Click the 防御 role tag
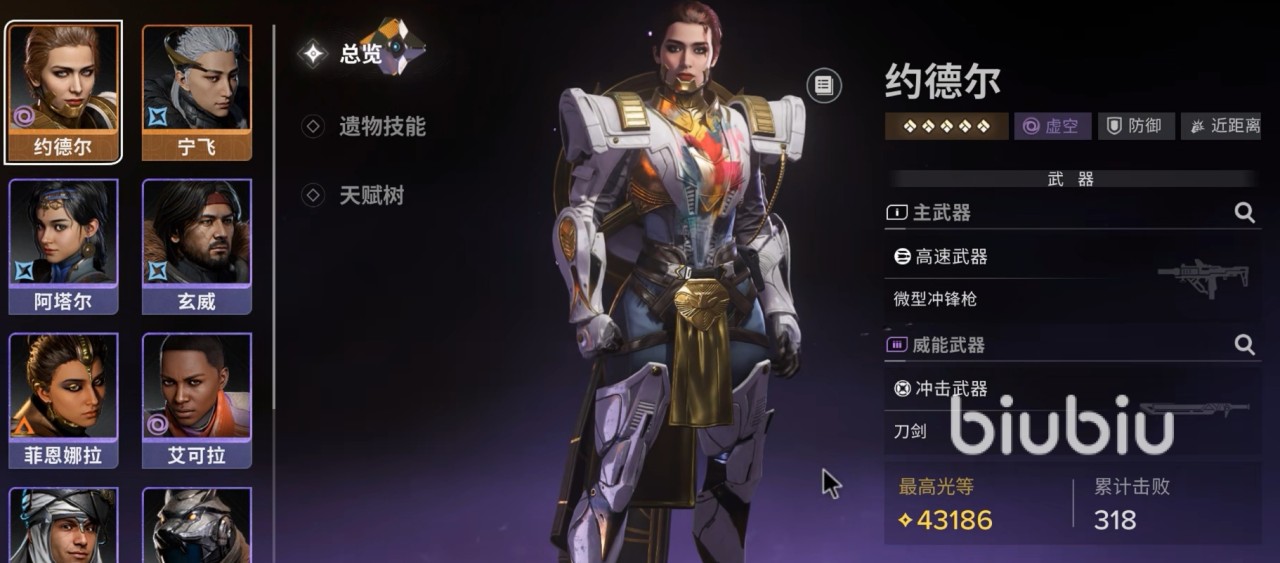Viewport: 1280px width, 563px height. [1135, 126]
